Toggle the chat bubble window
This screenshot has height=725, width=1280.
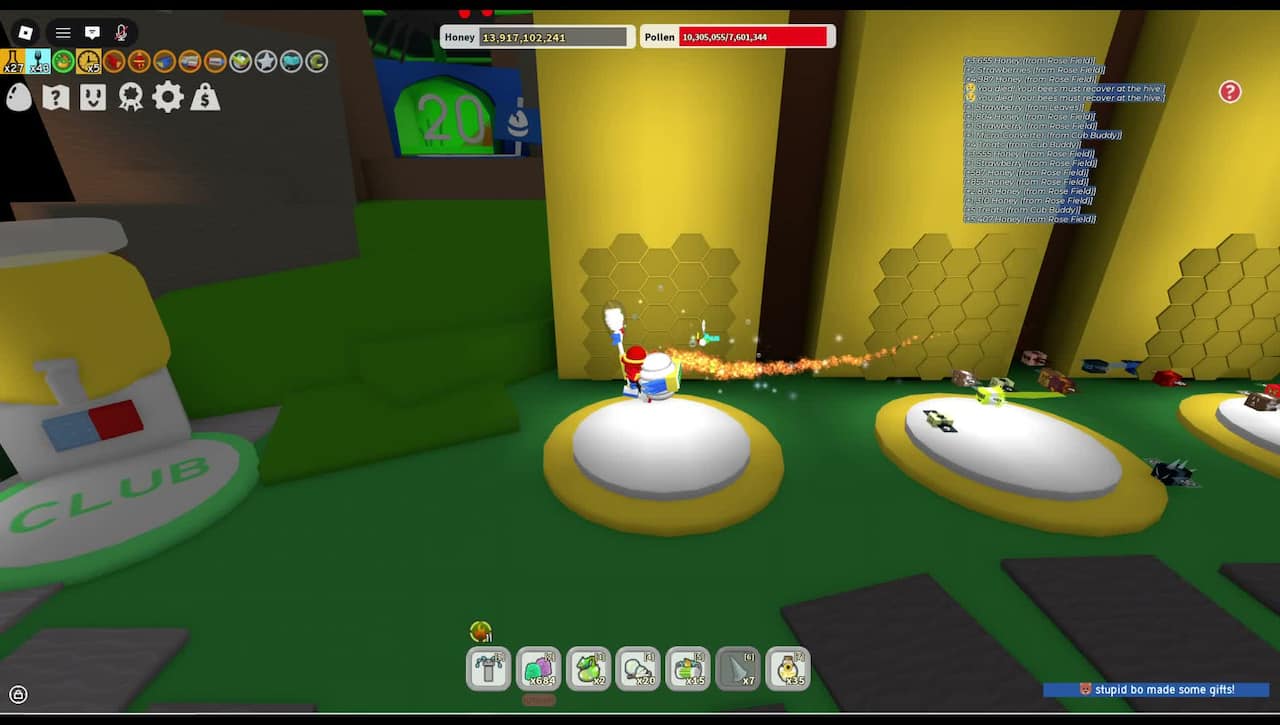[x=91, y=32]
